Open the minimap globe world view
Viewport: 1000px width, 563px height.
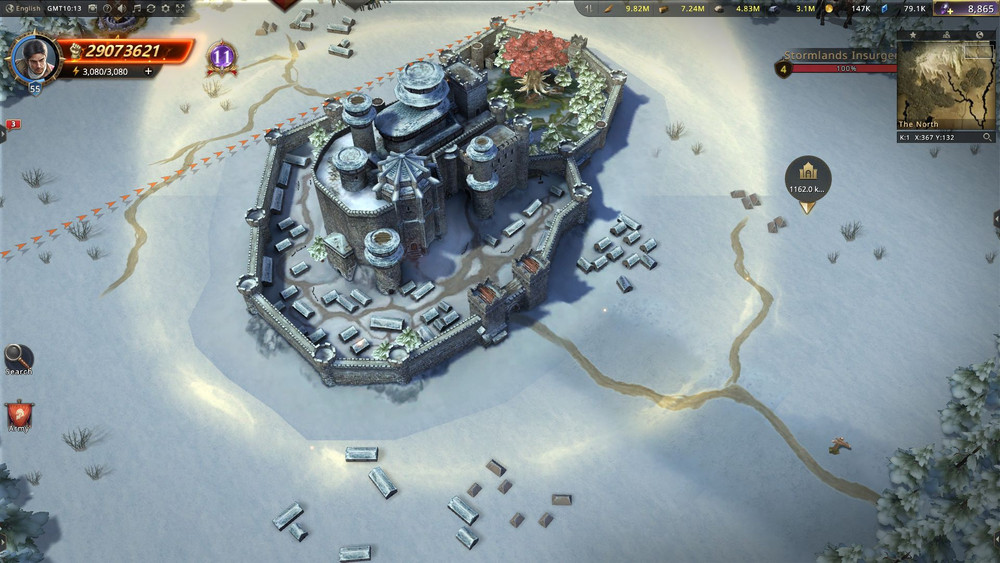[x=979, y=35]
